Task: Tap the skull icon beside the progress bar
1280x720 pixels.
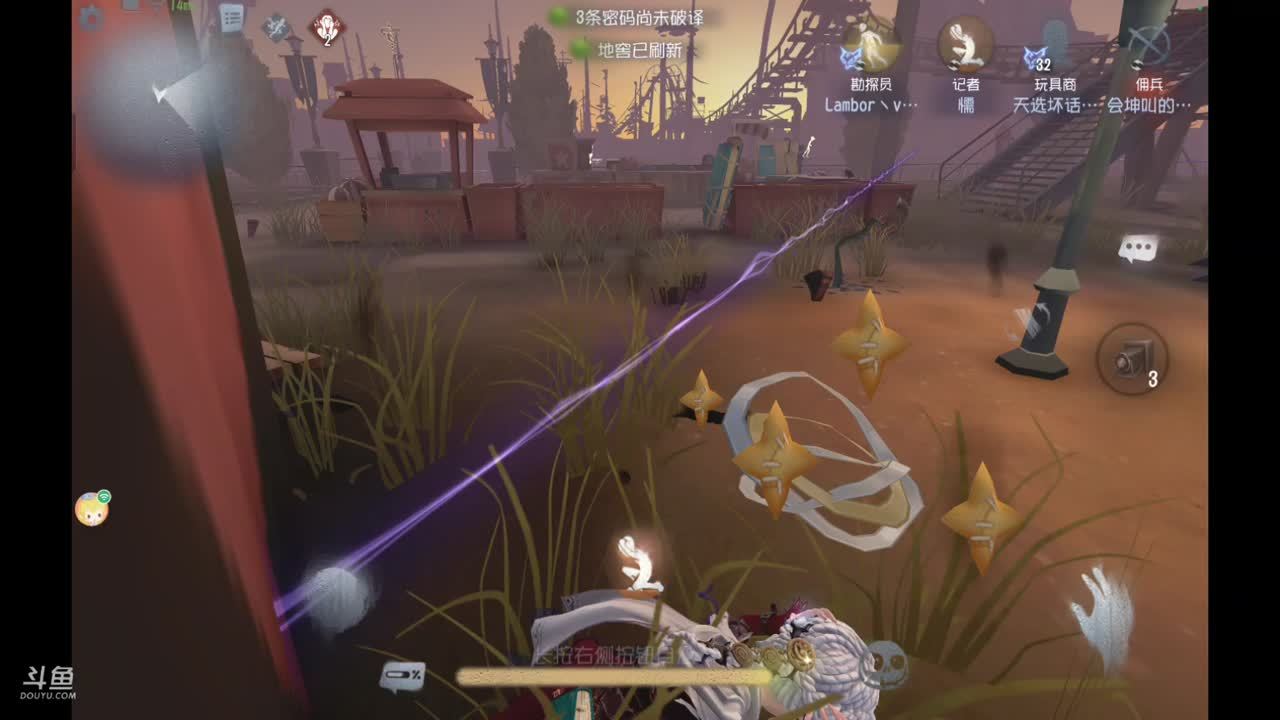Action: click(x=886, y=663)
